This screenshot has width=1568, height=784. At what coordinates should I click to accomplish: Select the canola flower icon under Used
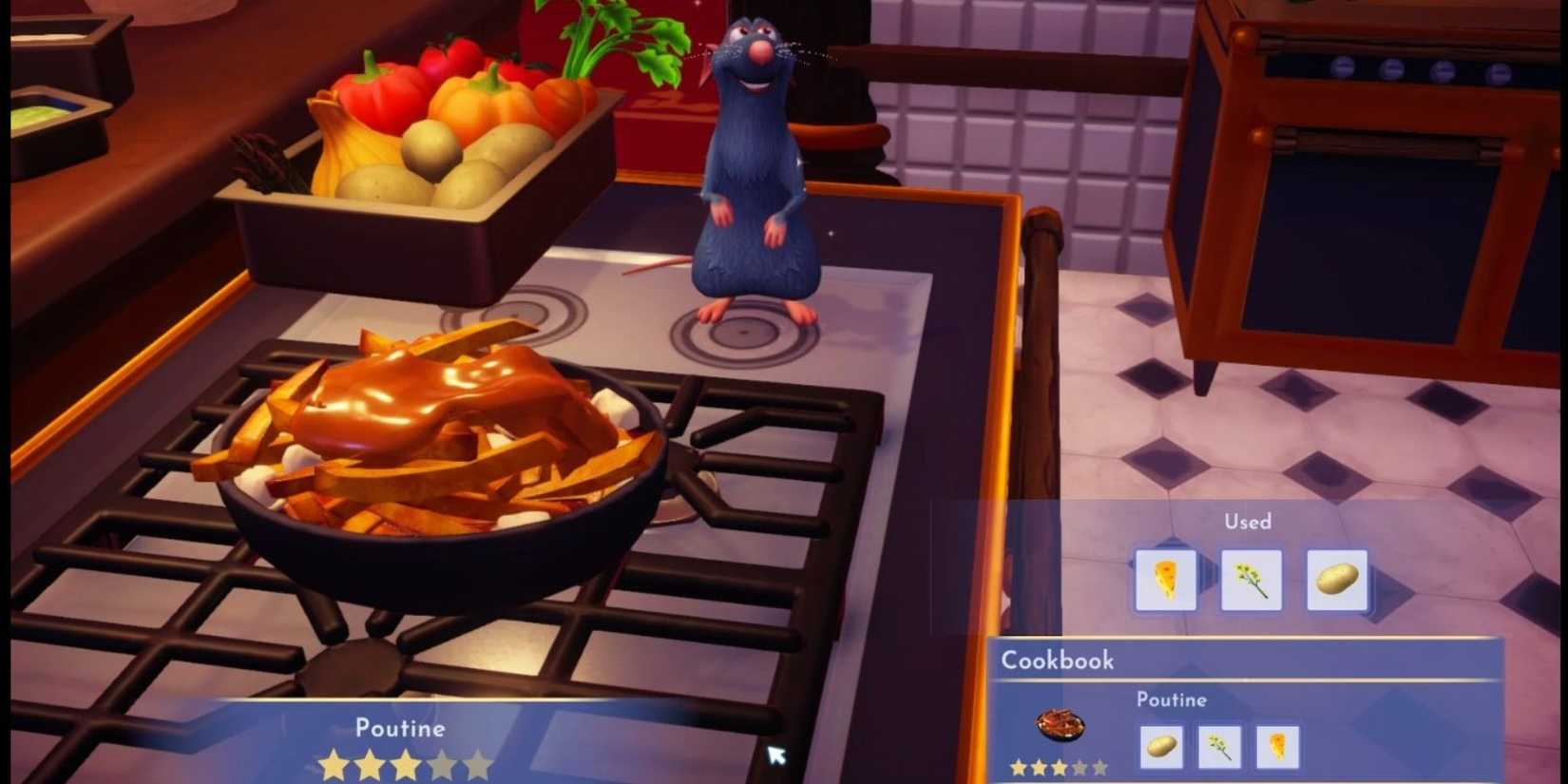(1250, 580)
